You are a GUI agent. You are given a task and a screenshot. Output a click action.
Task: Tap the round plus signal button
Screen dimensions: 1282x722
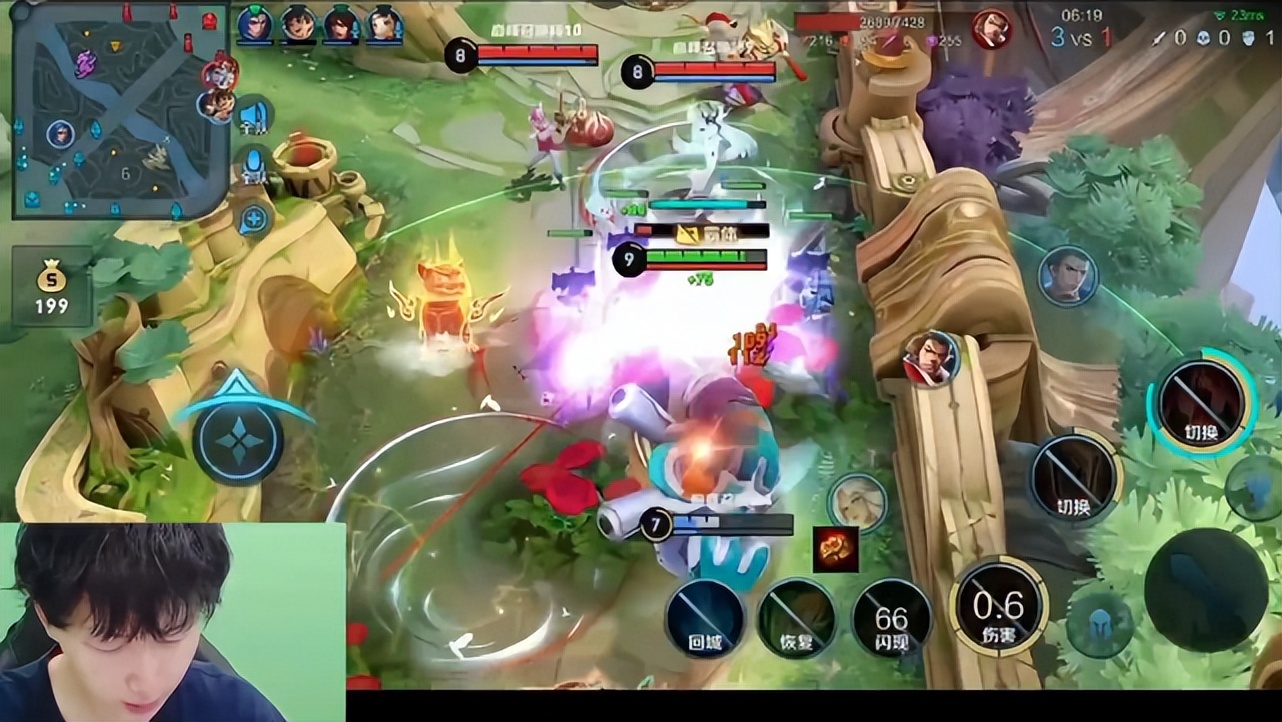pyautogui.click(x=255, y=218)
